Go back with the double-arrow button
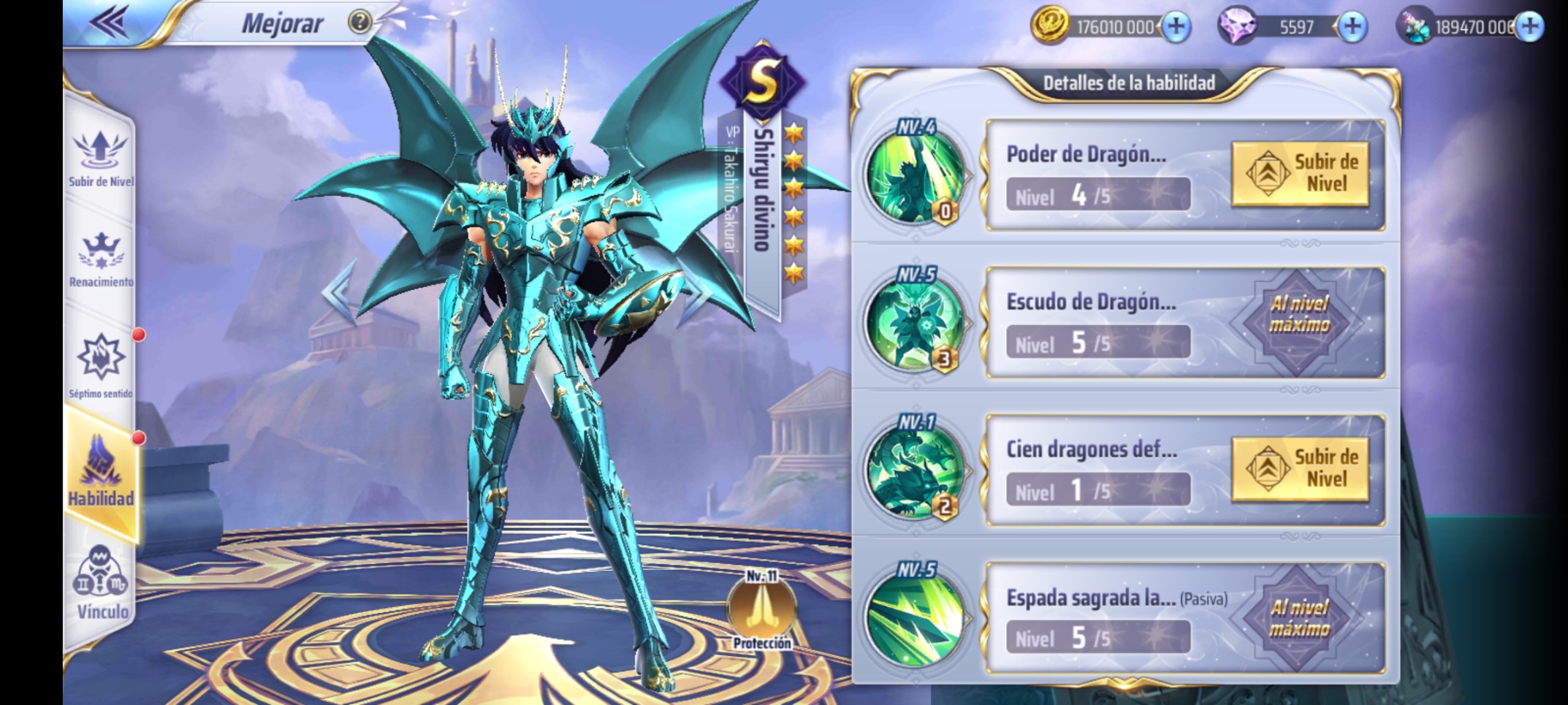 tap(110, 22)
